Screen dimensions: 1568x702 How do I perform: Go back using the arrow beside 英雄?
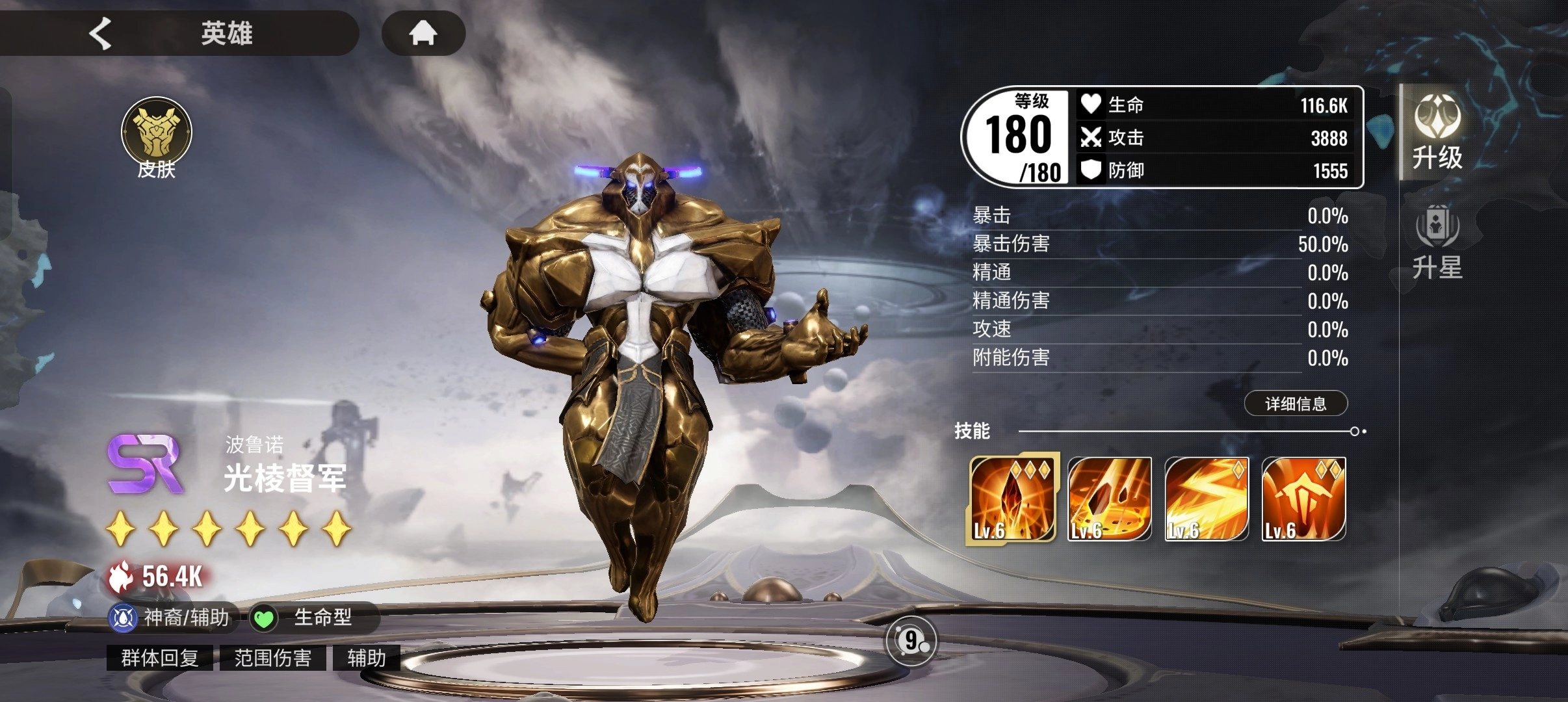click(101, 33)
